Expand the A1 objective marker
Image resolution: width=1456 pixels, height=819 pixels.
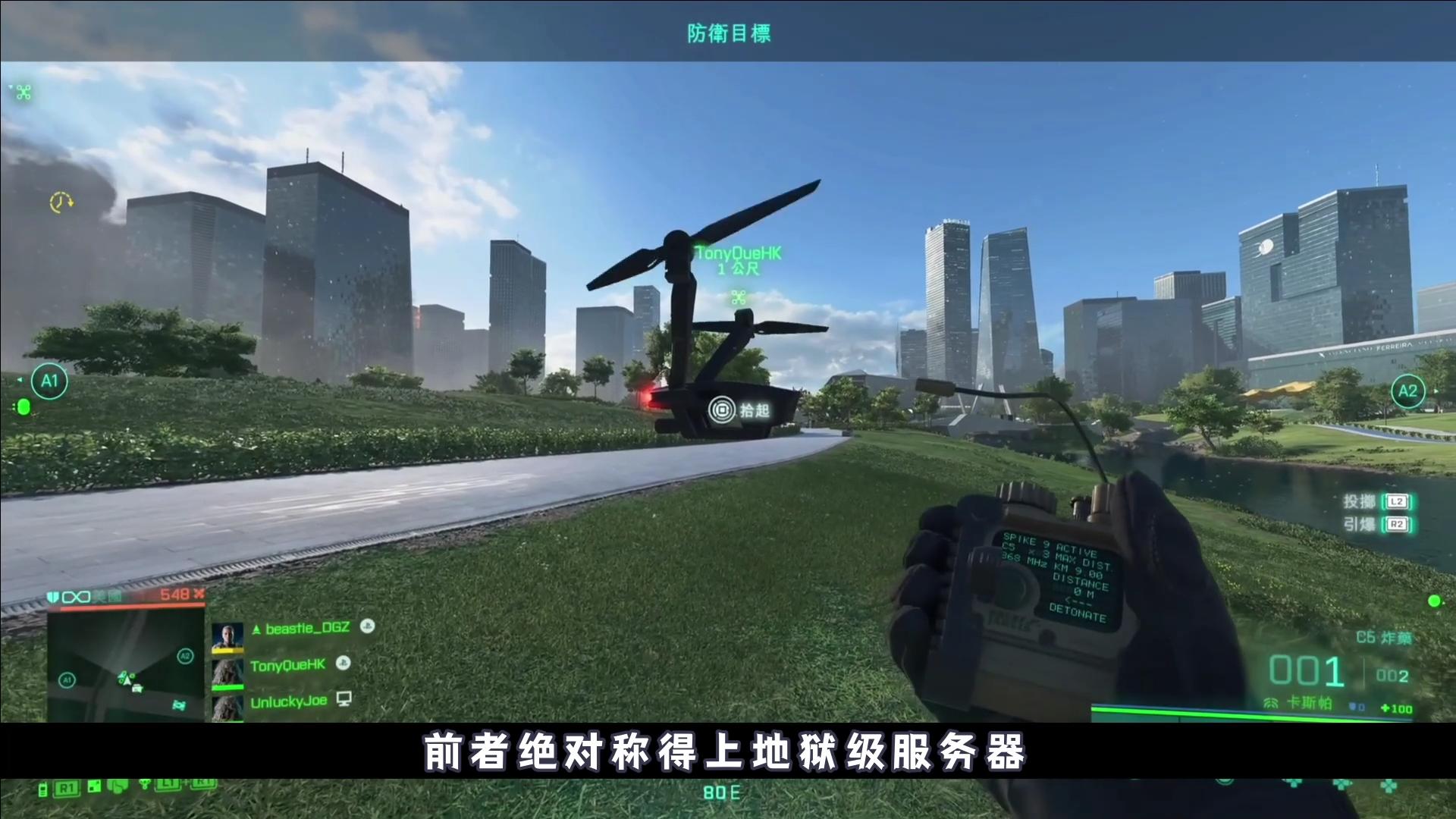(x=50, y=381)
